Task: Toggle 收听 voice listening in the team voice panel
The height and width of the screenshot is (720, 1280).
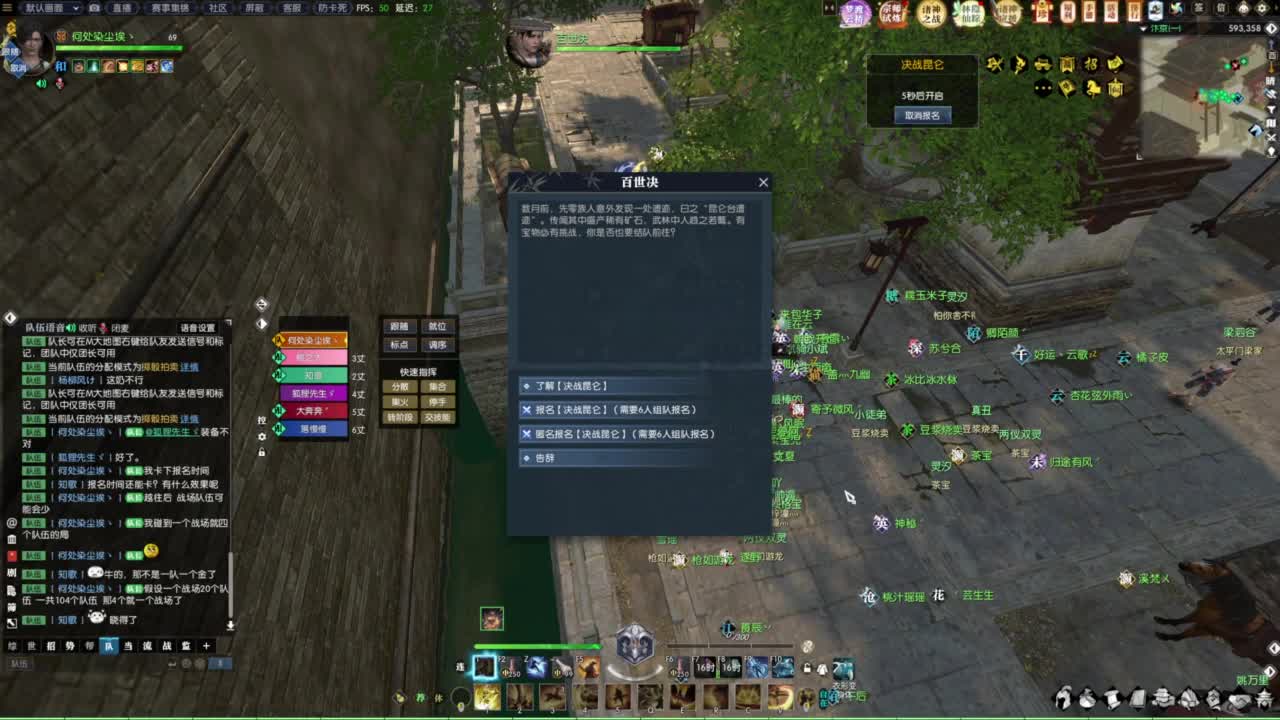Action: coord(88,327)
